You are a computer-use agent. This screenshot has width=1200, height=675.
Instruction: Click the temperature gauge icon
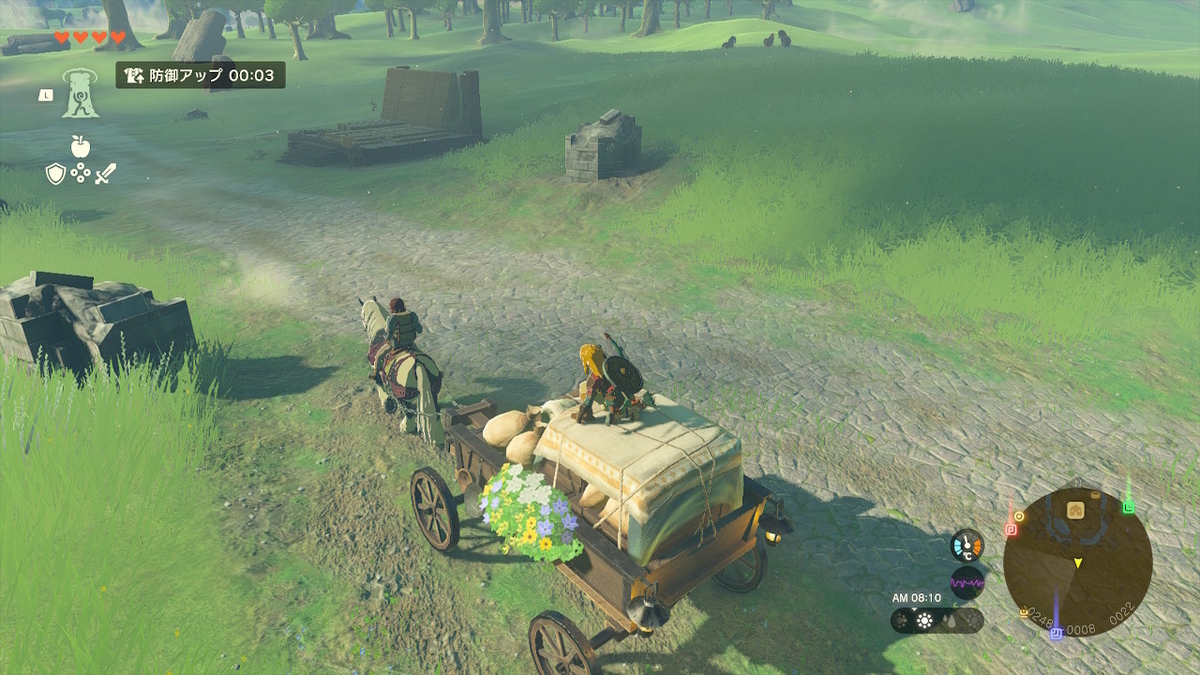coord(967,545)
